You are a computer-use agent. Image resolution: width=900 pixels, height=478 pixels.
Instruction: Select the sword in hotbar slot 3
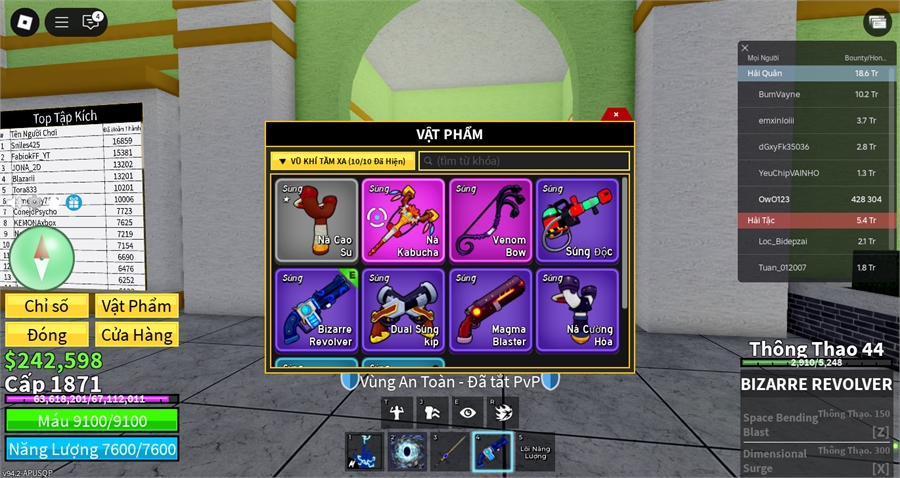pyautogui.click(x=449, y=451)
